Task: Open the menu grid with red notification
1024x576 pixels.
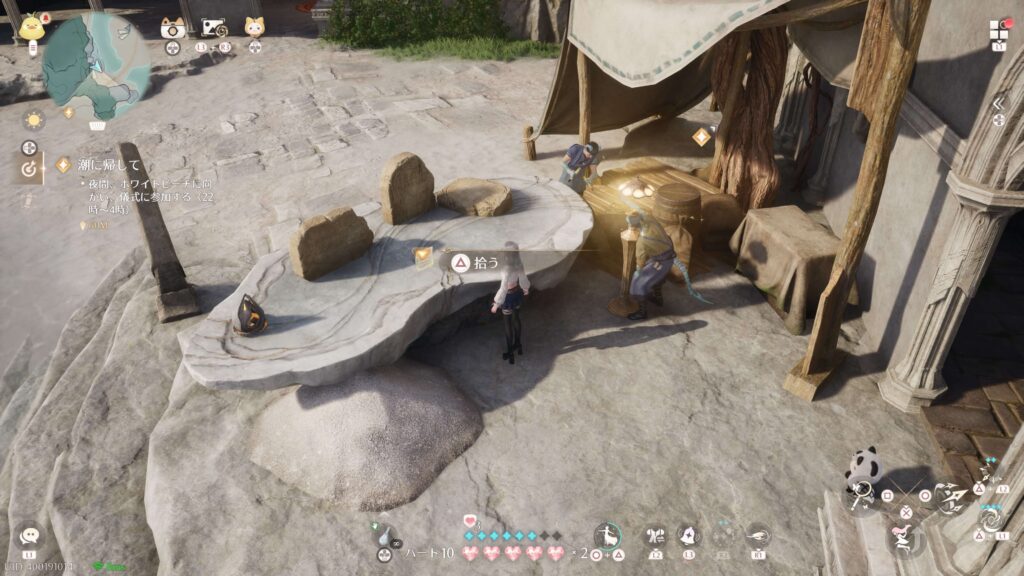Action: pos(1000,29)
